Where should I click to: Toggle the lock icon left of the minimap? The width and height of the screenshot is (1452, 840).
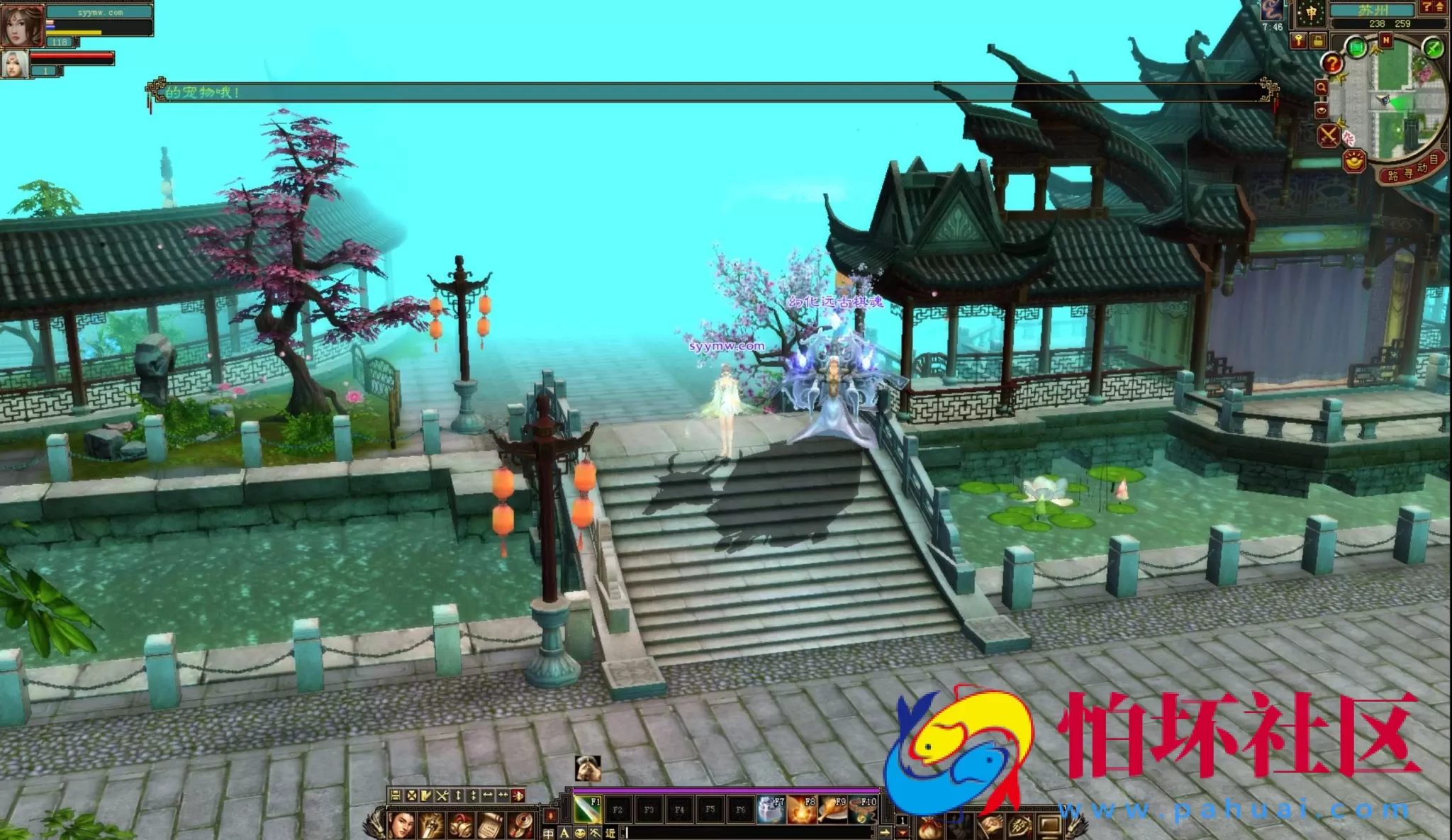point(1319,39)
